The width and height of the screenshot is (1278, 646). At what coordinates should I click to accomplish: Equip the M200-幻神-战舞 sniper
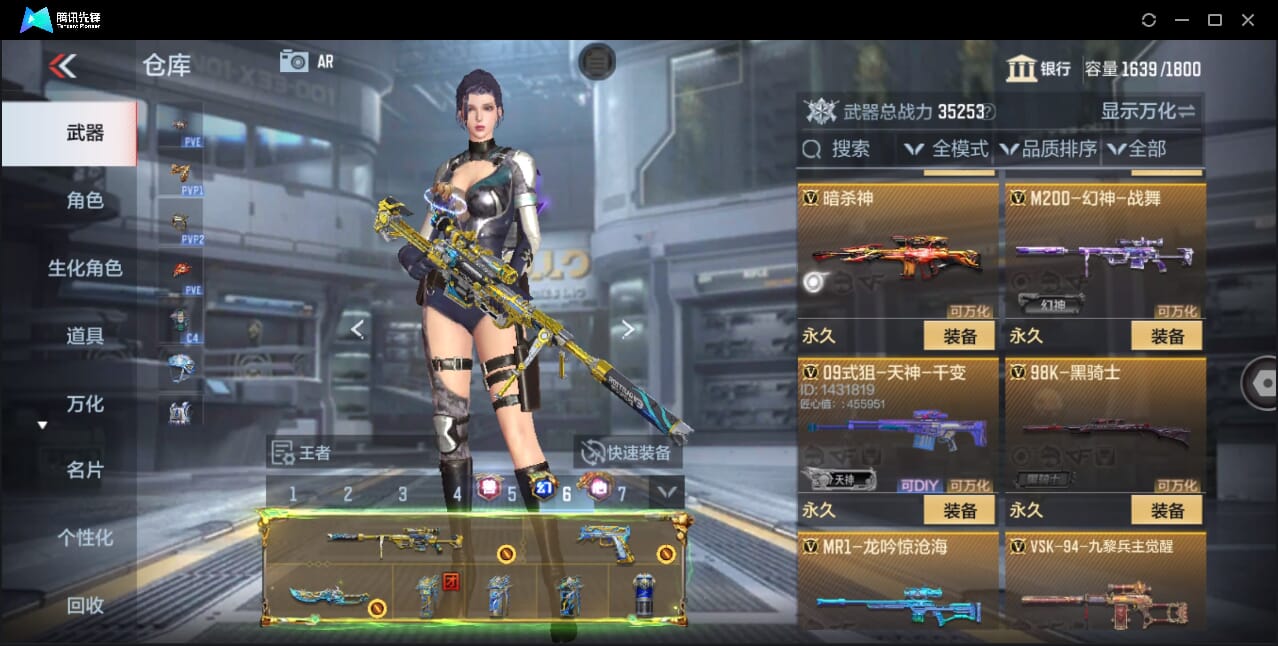(x=1167, y=336)
